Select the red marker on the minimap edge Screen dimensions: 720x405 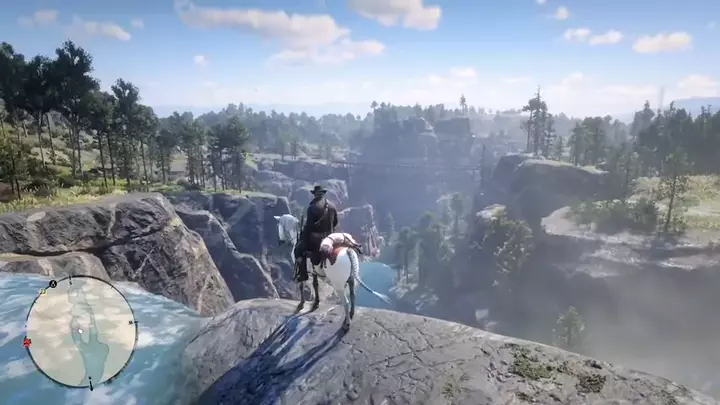(x=27, y=342)
